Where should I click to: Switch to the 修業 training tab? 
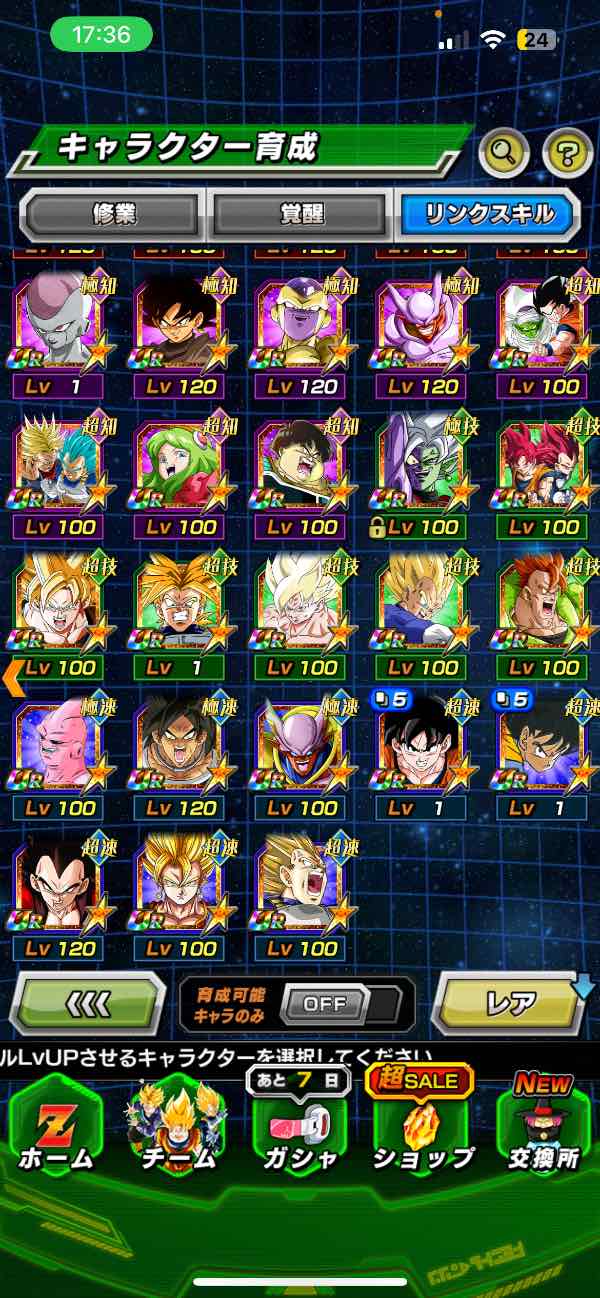click(x=113, y=214)
